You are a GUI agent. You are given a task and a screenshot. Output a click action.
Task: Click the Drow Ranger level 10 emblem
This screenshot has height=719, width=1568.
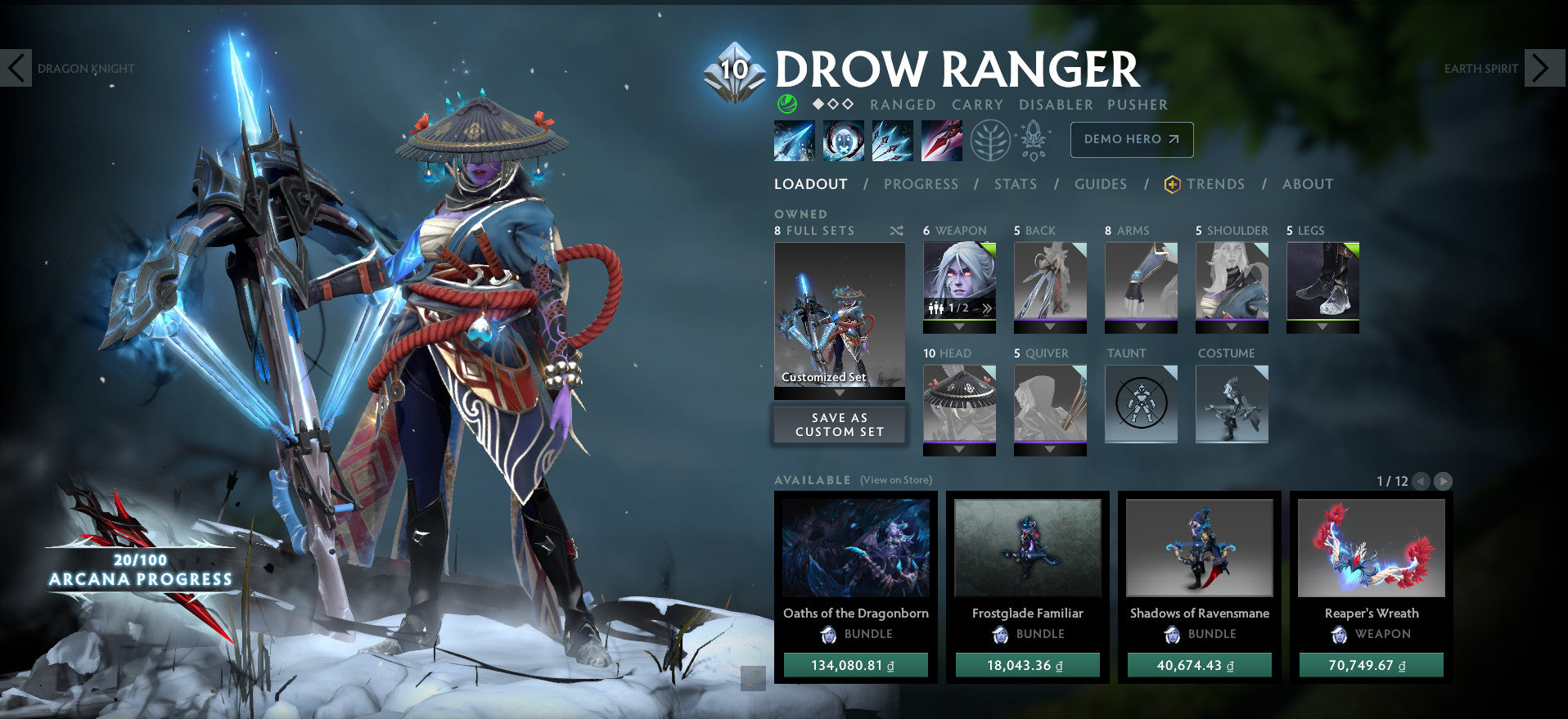pyautogui.click(x=734, y=69)
